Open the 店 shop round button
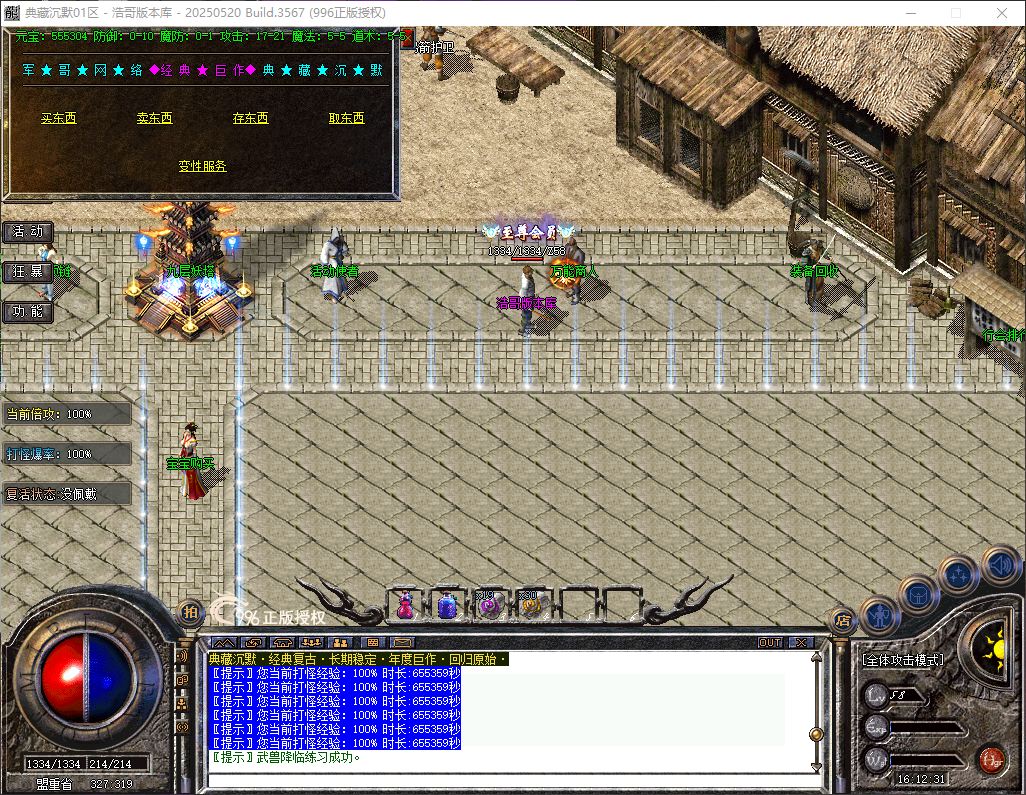The width and height of the screenshot is (1026, 795). click(842, 619)
